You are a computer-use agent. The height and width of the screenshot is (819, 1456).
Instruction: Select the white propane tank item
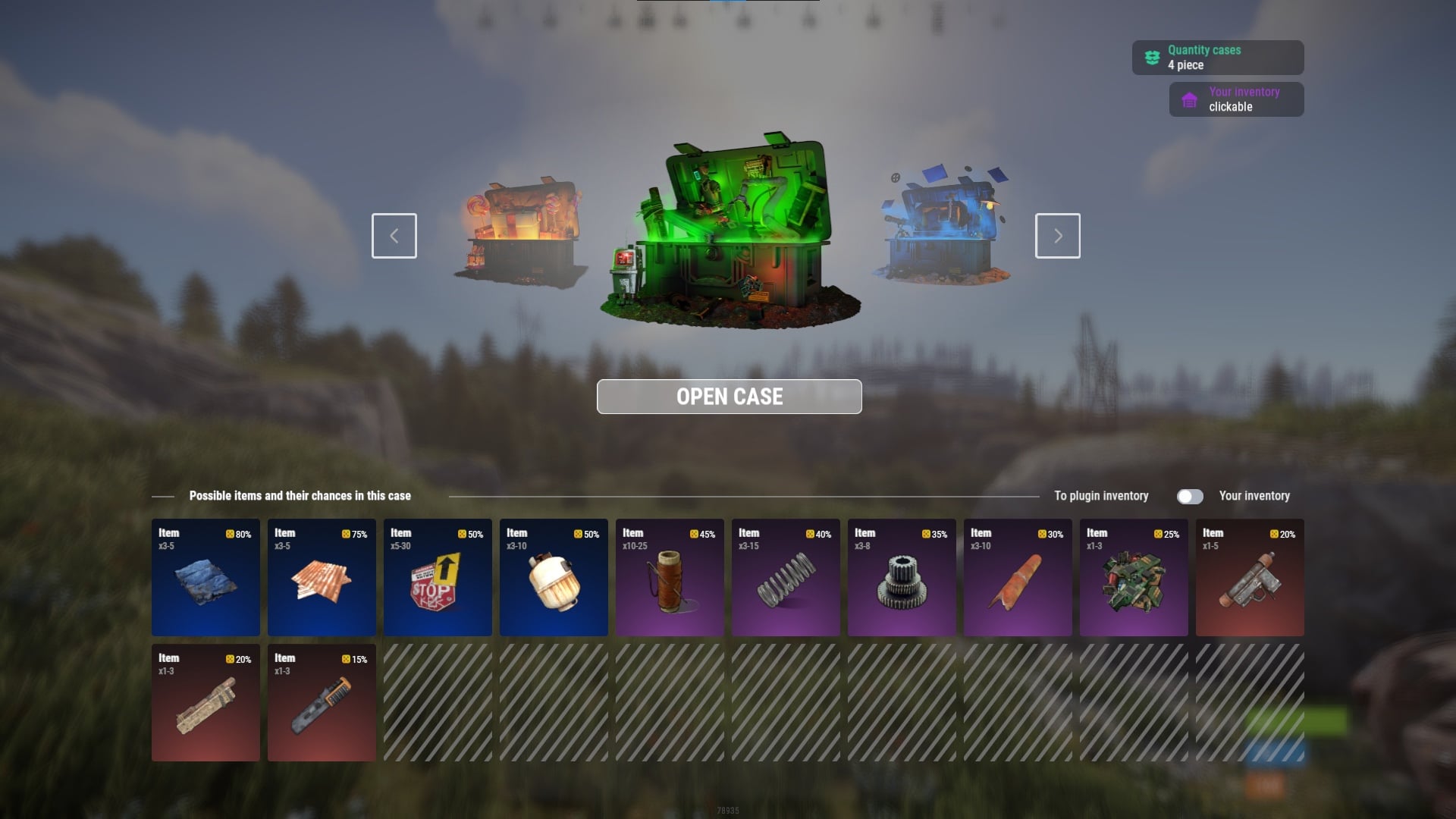pos(554,577)
